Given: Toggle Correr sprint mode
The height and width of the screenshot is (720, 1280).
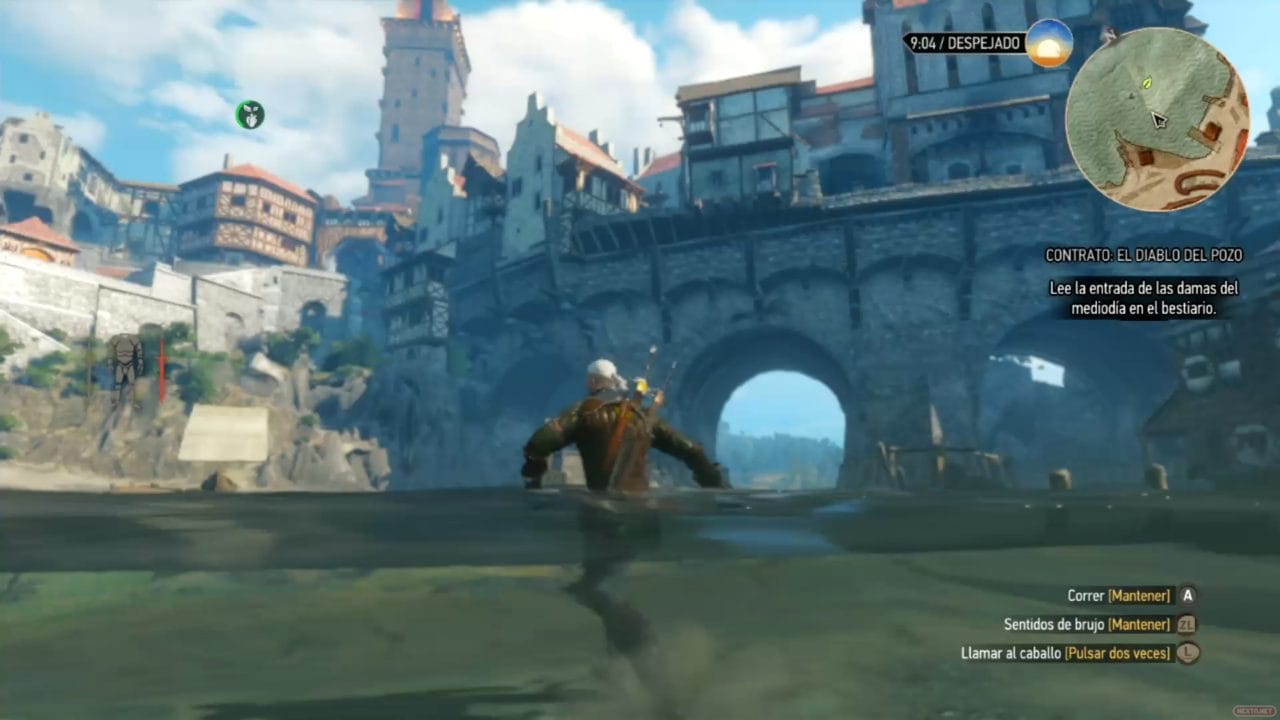Looking at the screenshot, I should 1087,595.
